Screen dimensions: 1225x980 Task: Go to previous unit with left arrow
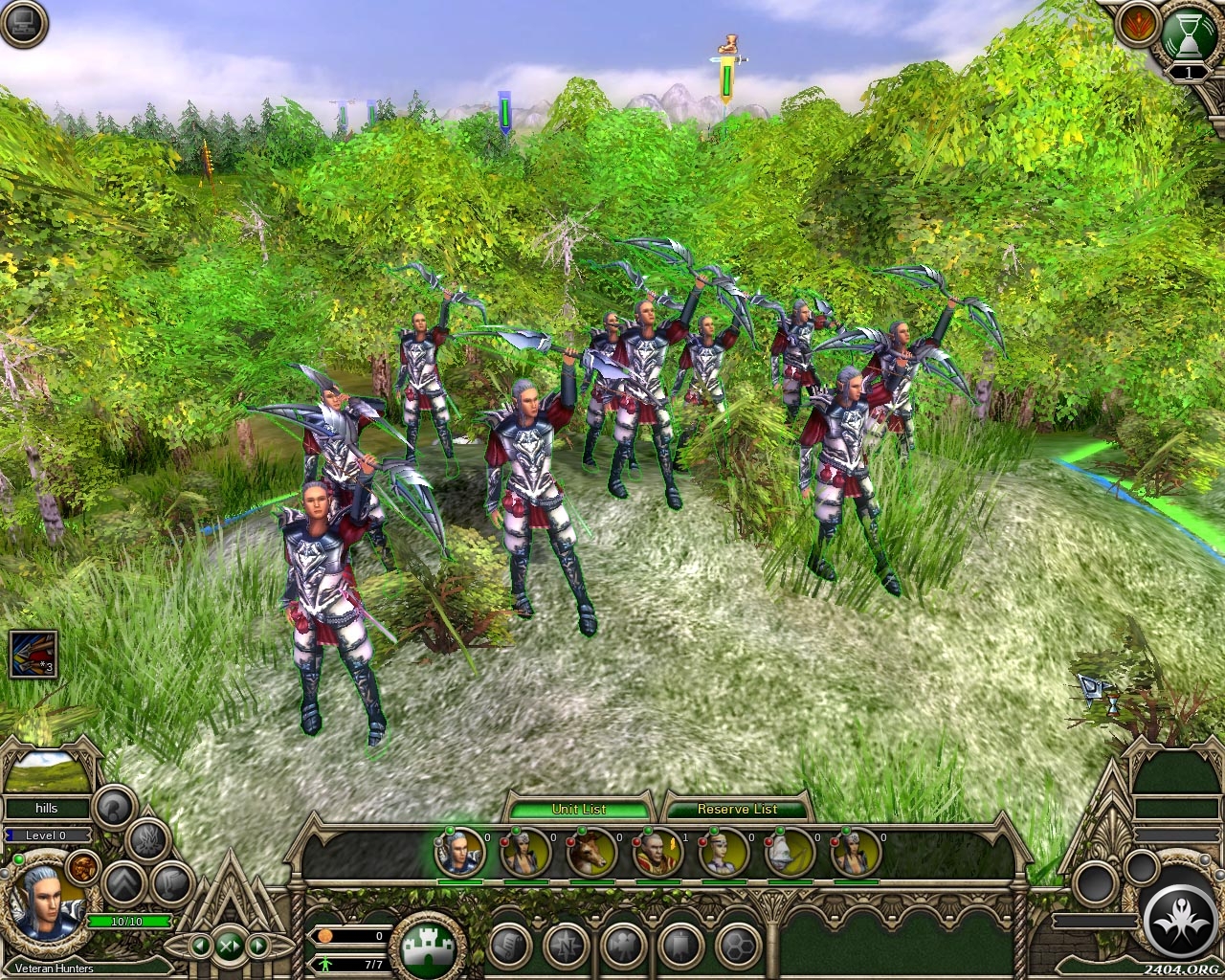[x=201, y=946]
